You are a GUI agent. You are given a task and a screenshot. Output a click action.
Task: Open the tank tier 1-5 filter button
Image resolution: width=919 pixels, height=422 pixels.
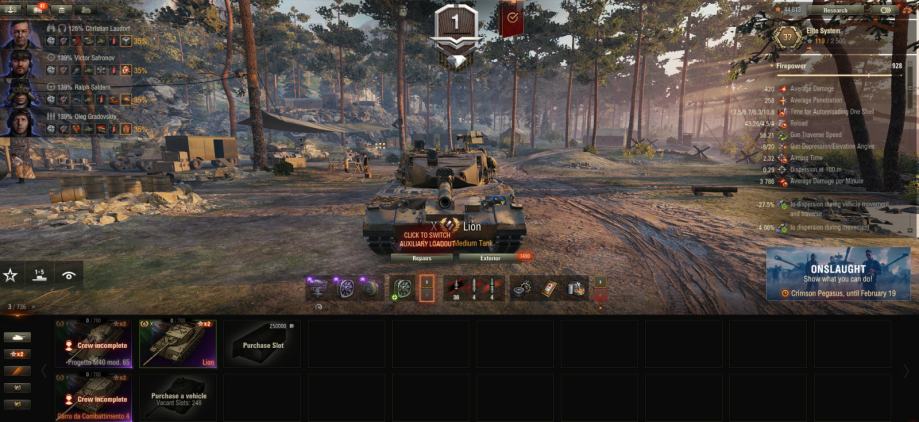point(40,274)
